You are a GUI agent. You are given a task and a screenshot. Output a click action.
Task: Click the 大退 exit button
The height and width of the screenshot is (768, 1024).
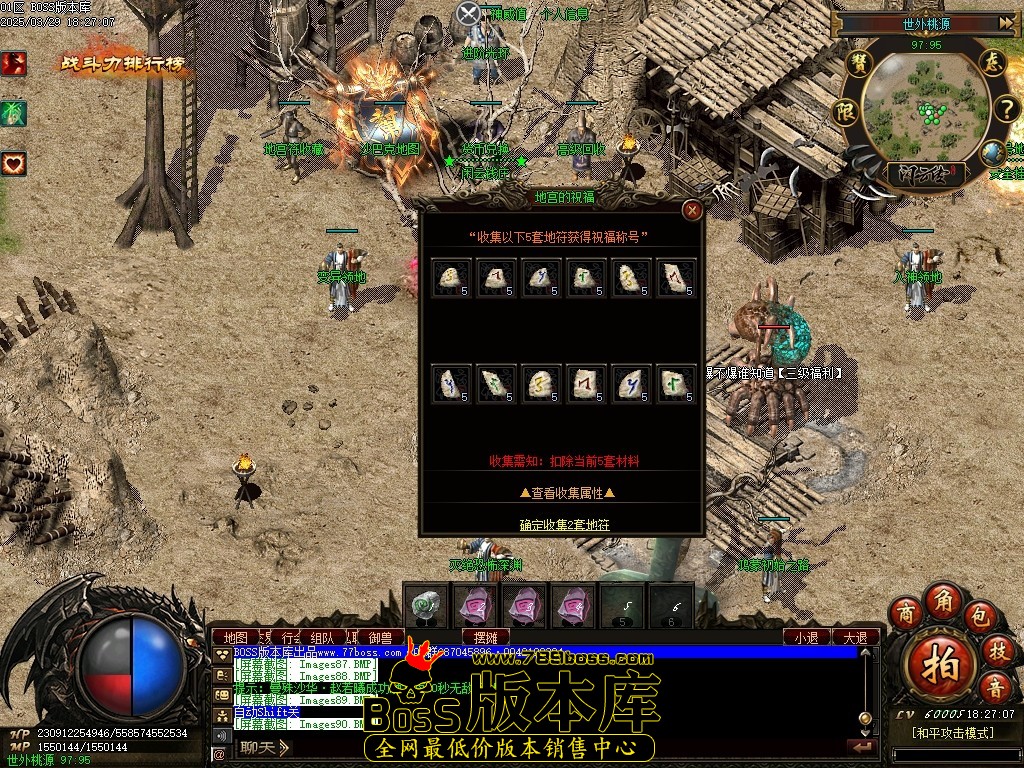coord(855,637)
